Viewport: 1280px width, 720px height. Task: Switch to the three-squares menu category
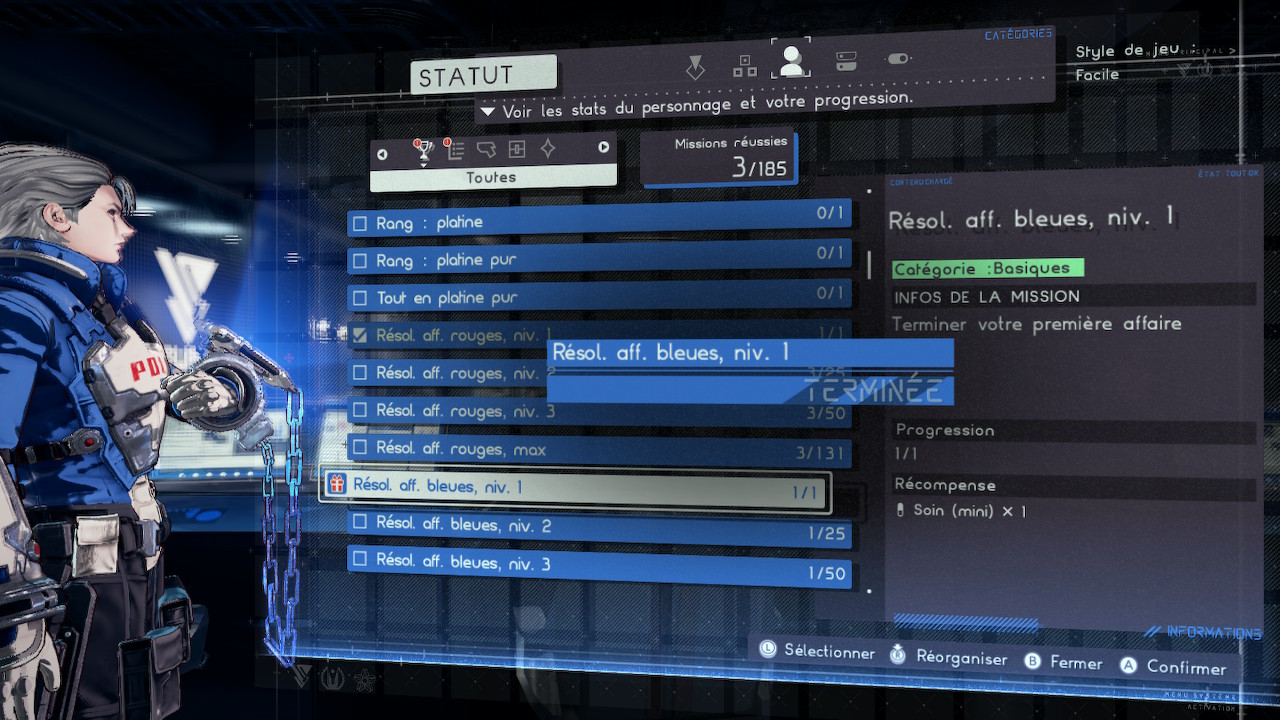click(745, 66)
